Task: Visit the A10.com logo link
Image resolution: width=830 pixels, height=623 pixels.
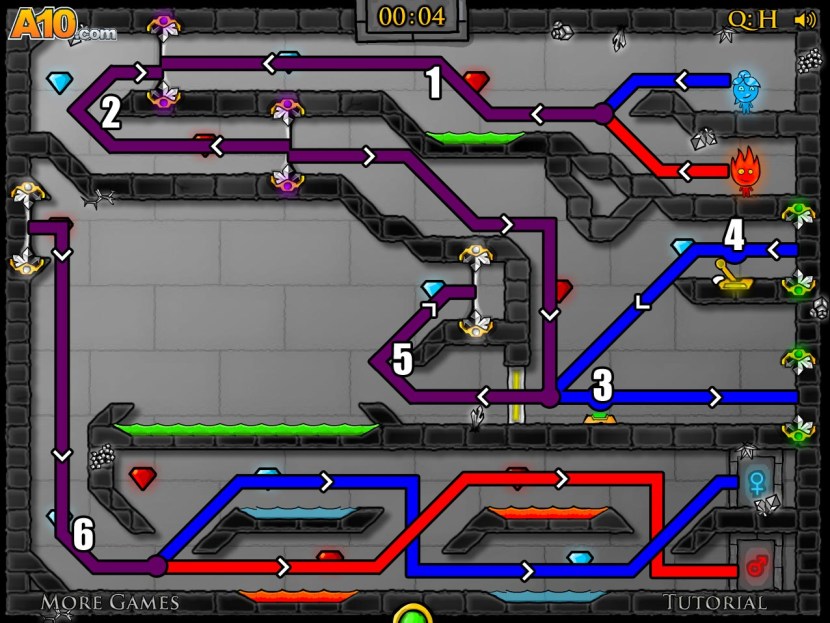Action: pyautogui.click(x=63, y=22)
